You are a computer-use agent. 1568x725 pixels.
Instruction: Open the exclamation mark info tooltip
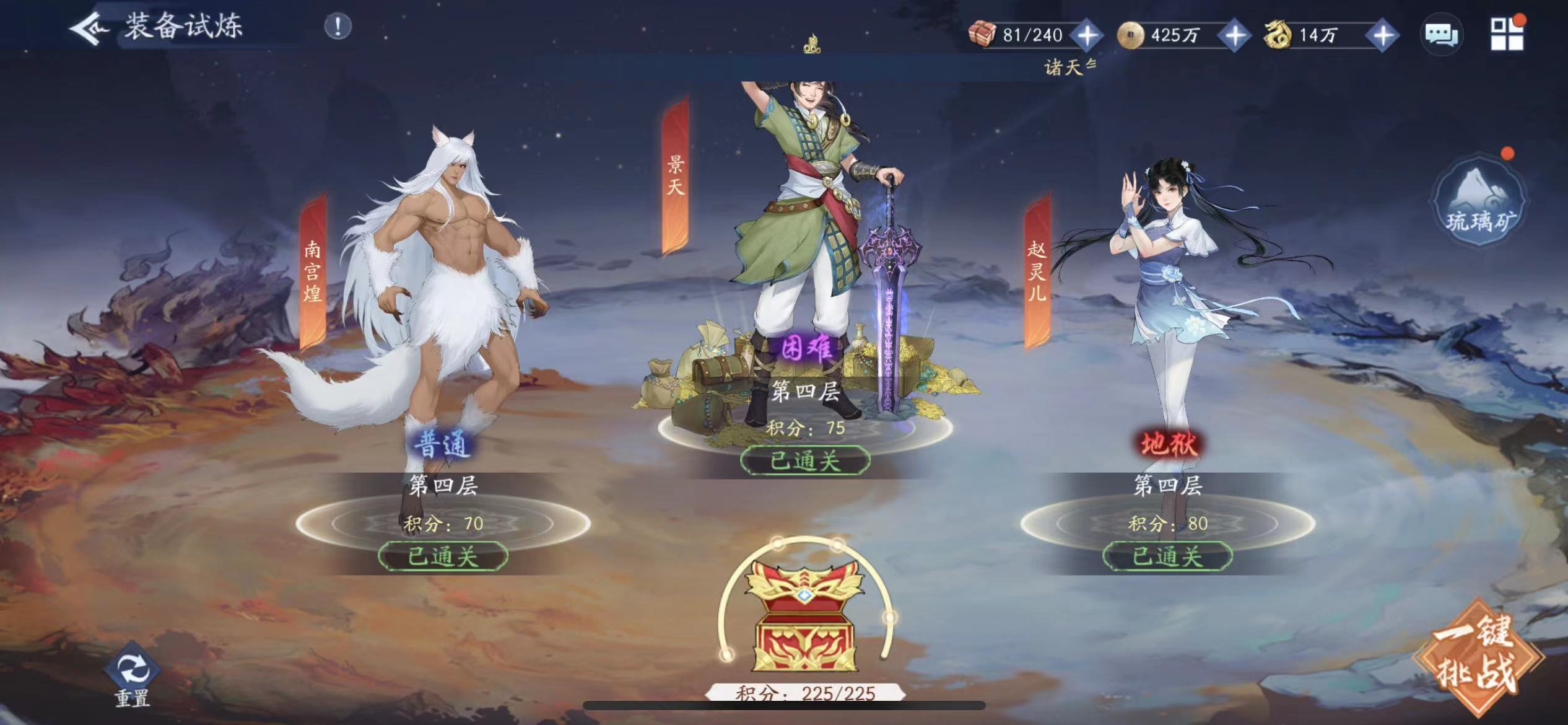tap(338, 27)
